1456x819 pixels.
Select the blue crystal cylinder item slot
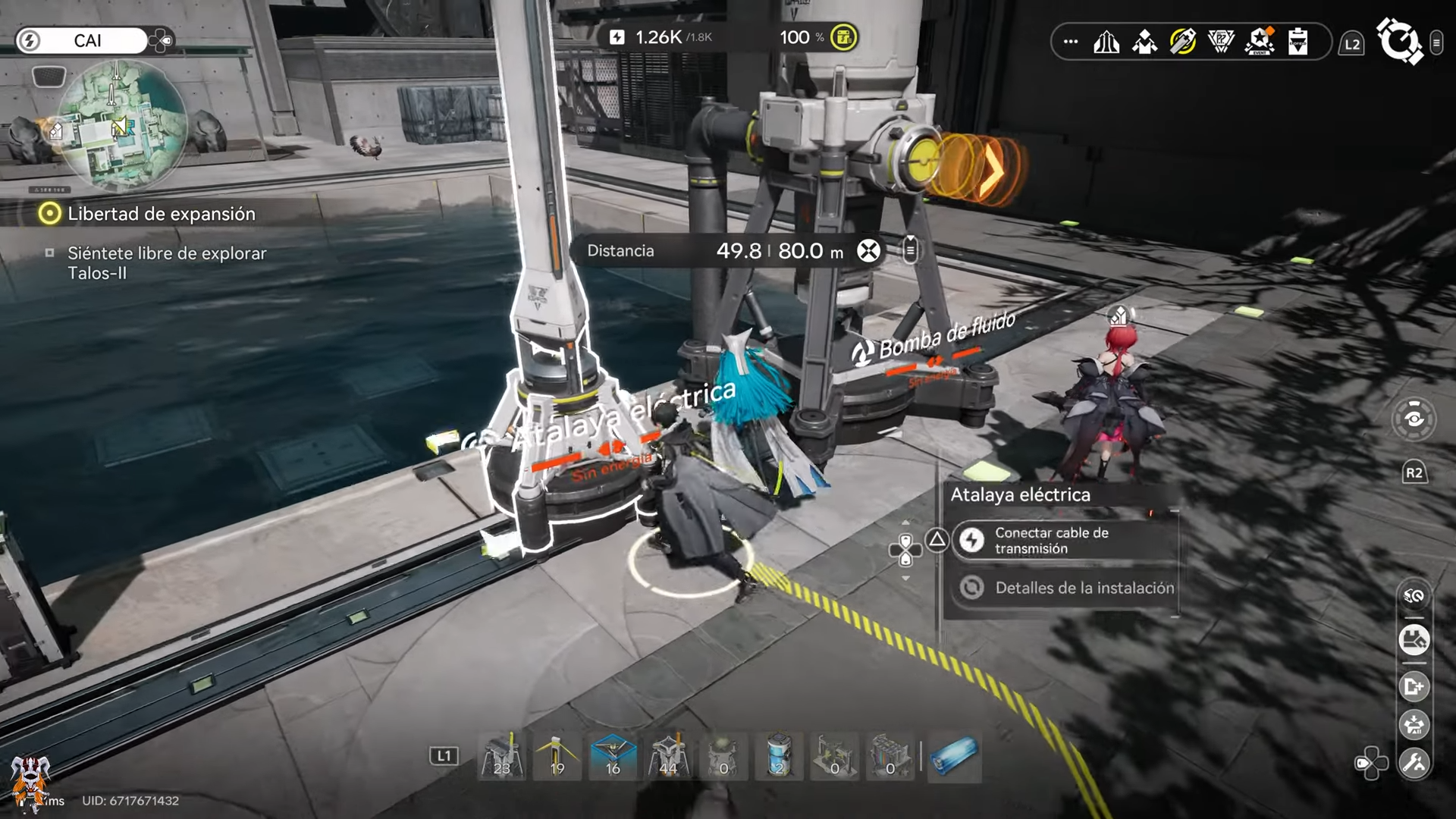pos(953,757)
